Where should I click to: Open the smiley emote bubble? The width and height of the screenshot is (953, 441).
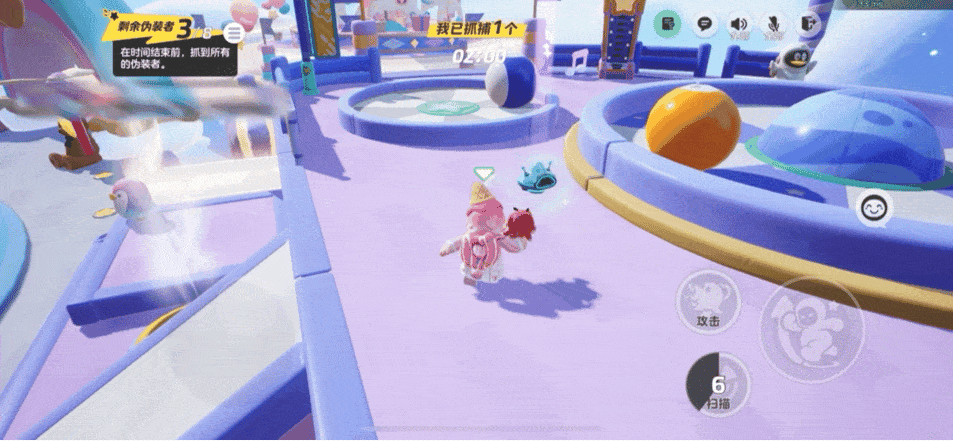pos(874,209)
